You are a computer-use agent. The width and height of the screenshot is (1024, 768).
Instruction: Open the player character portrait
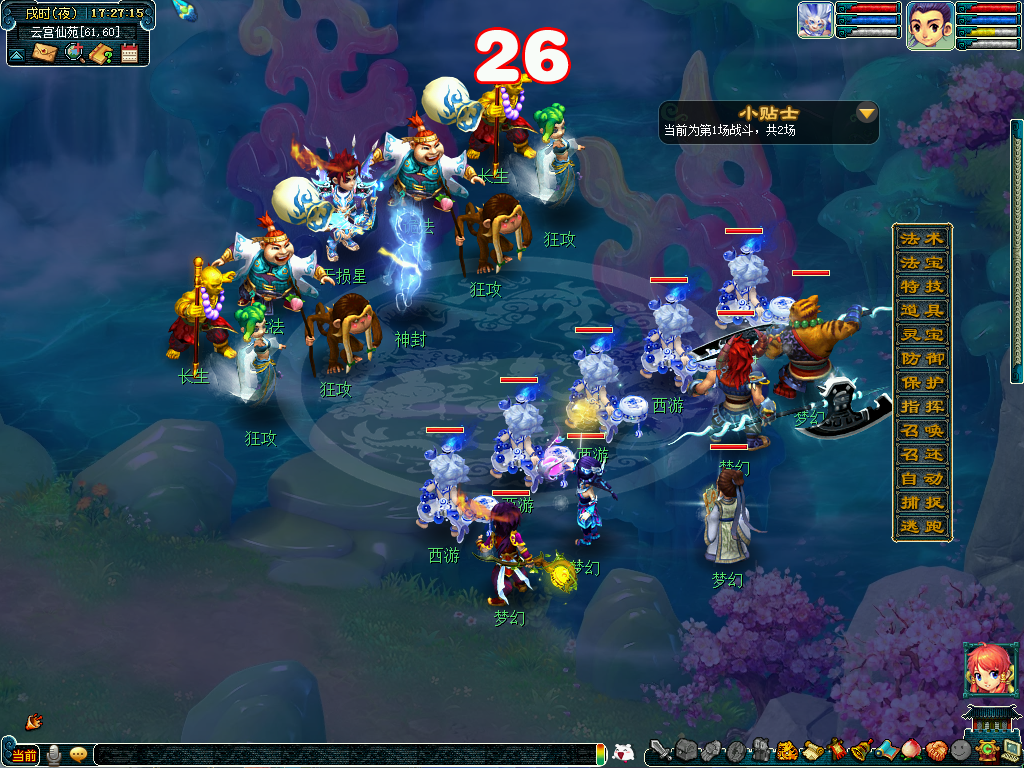click(x=929, y=25)
